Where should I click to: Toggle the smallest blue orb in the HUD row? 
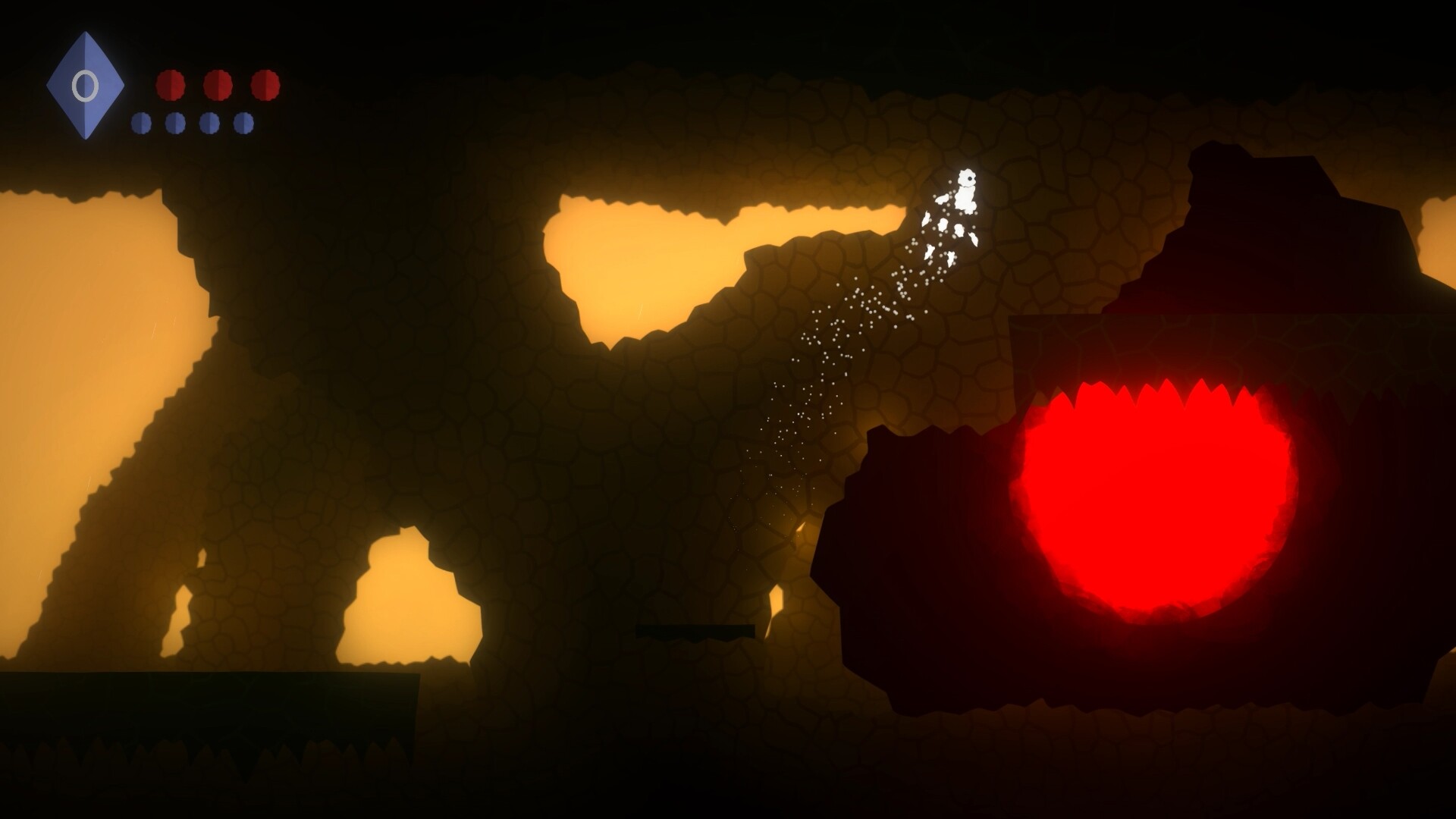click(141, 123)
